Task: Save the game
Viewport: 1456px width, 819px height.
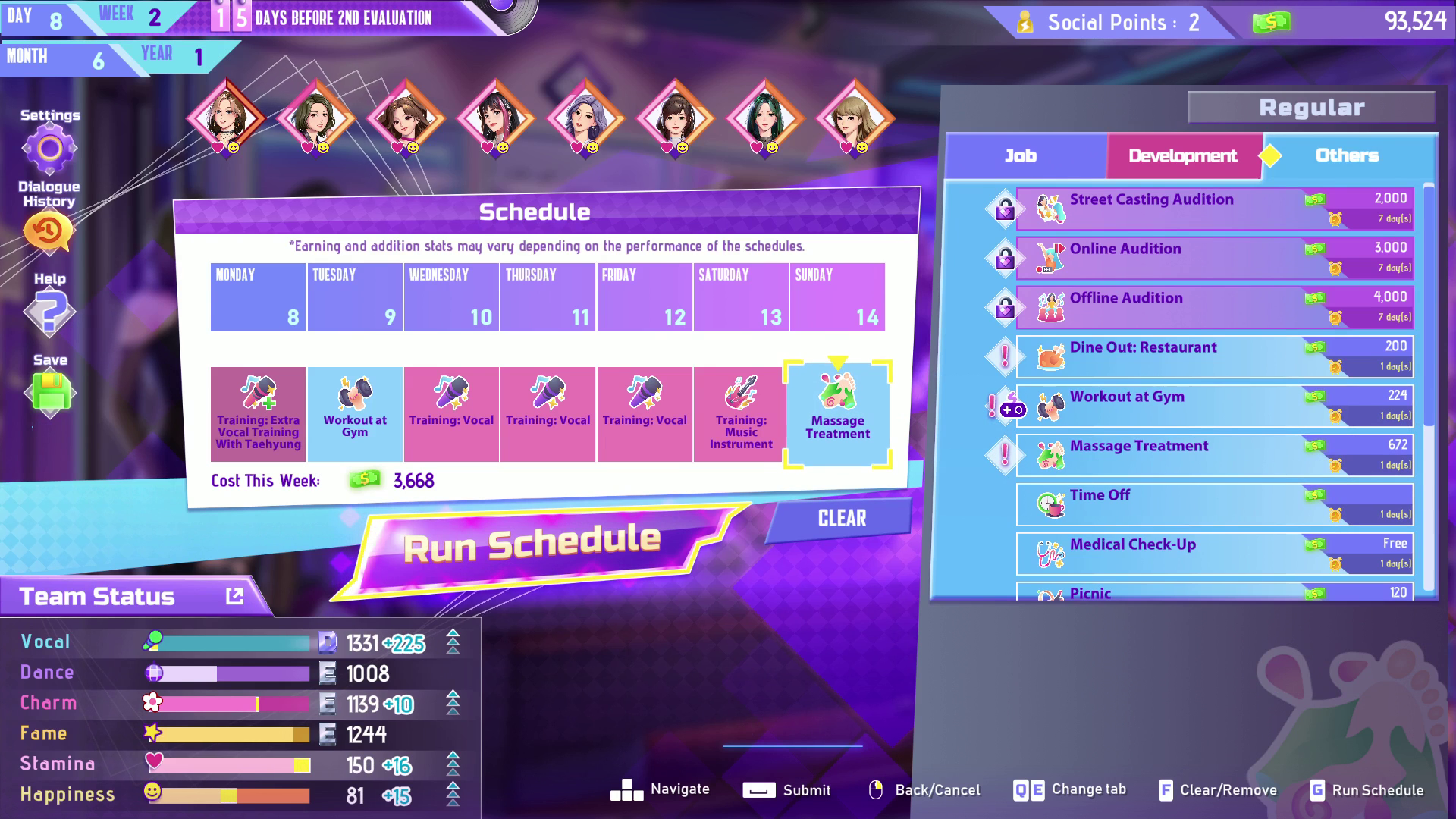Action: click(x=49, y=388)
